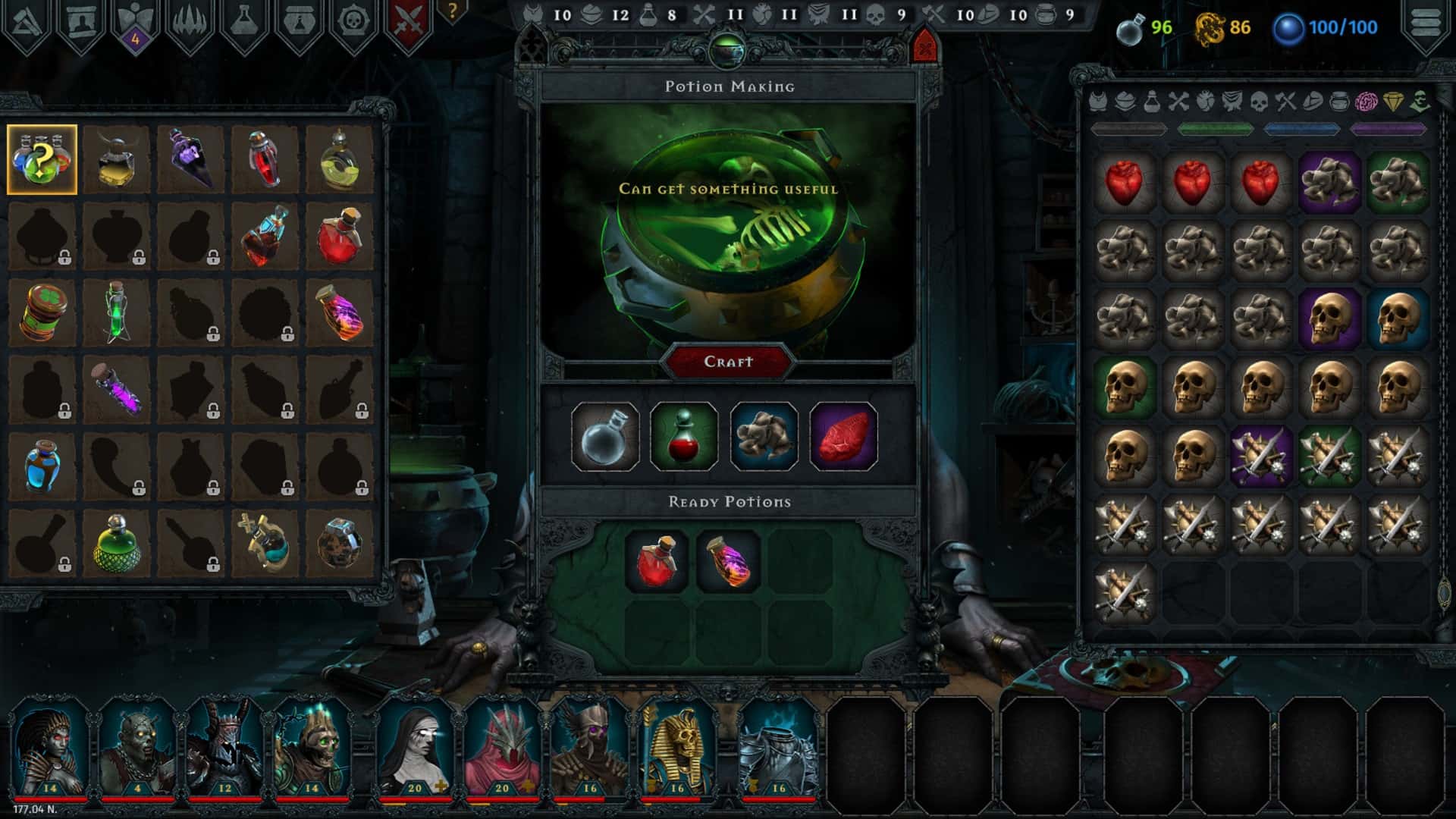Expand the help panel via the question mark banner
This screenshot has height=819, width=1456.
pos(452,12)
